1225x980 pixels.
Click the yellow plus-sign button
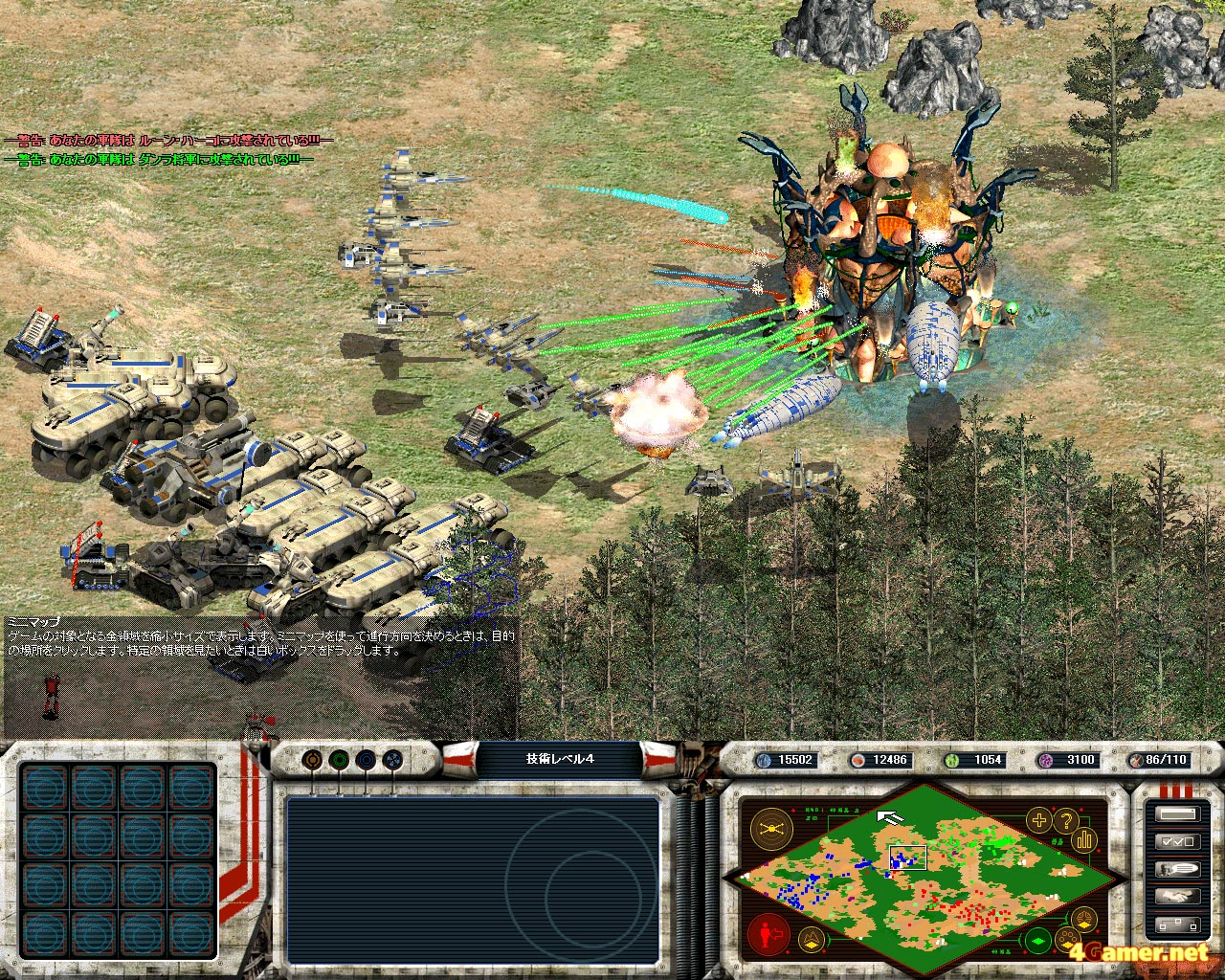(x=1039, y=820)
